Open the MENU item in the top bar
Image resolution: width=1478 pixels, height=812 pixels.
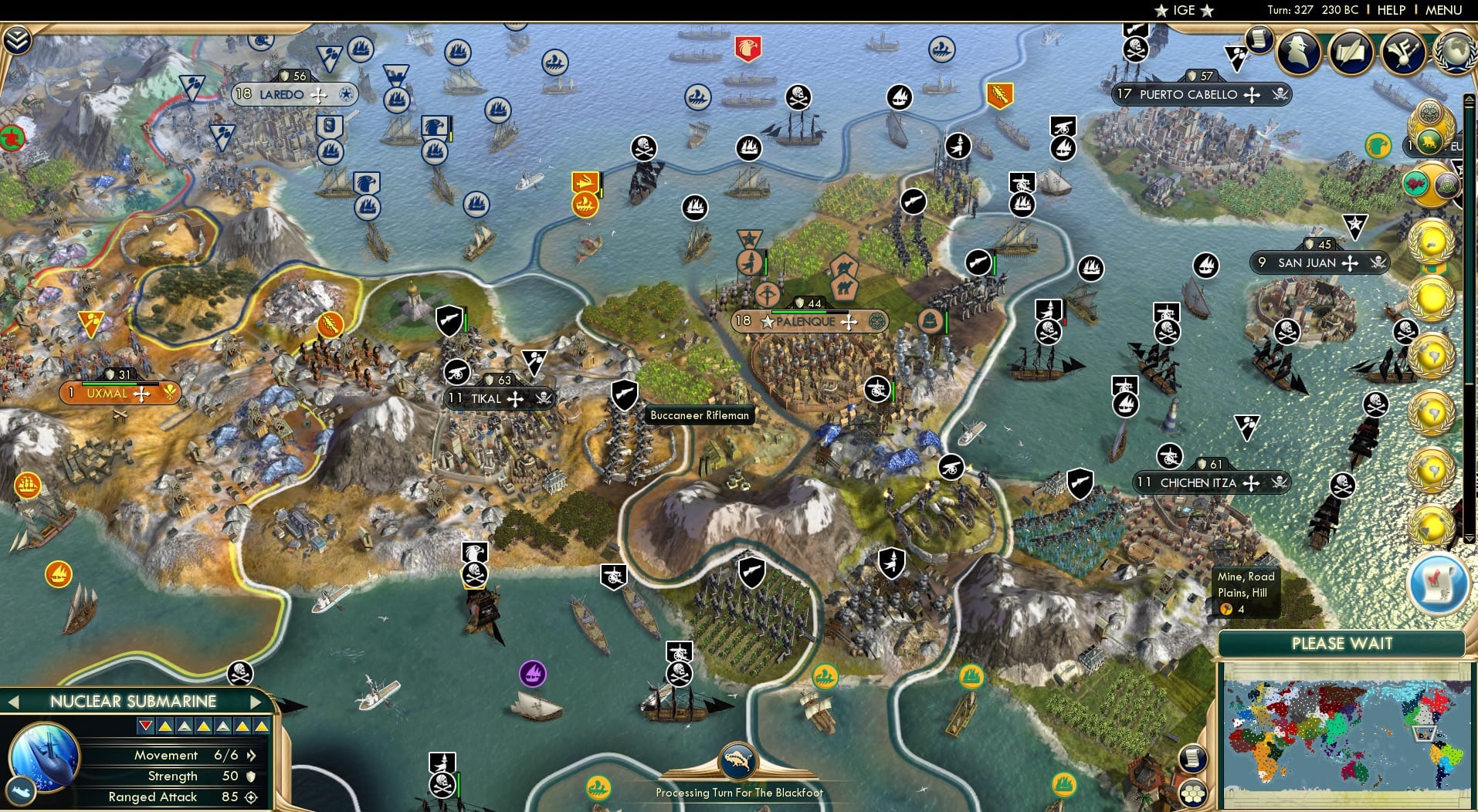pos(1442,10)
